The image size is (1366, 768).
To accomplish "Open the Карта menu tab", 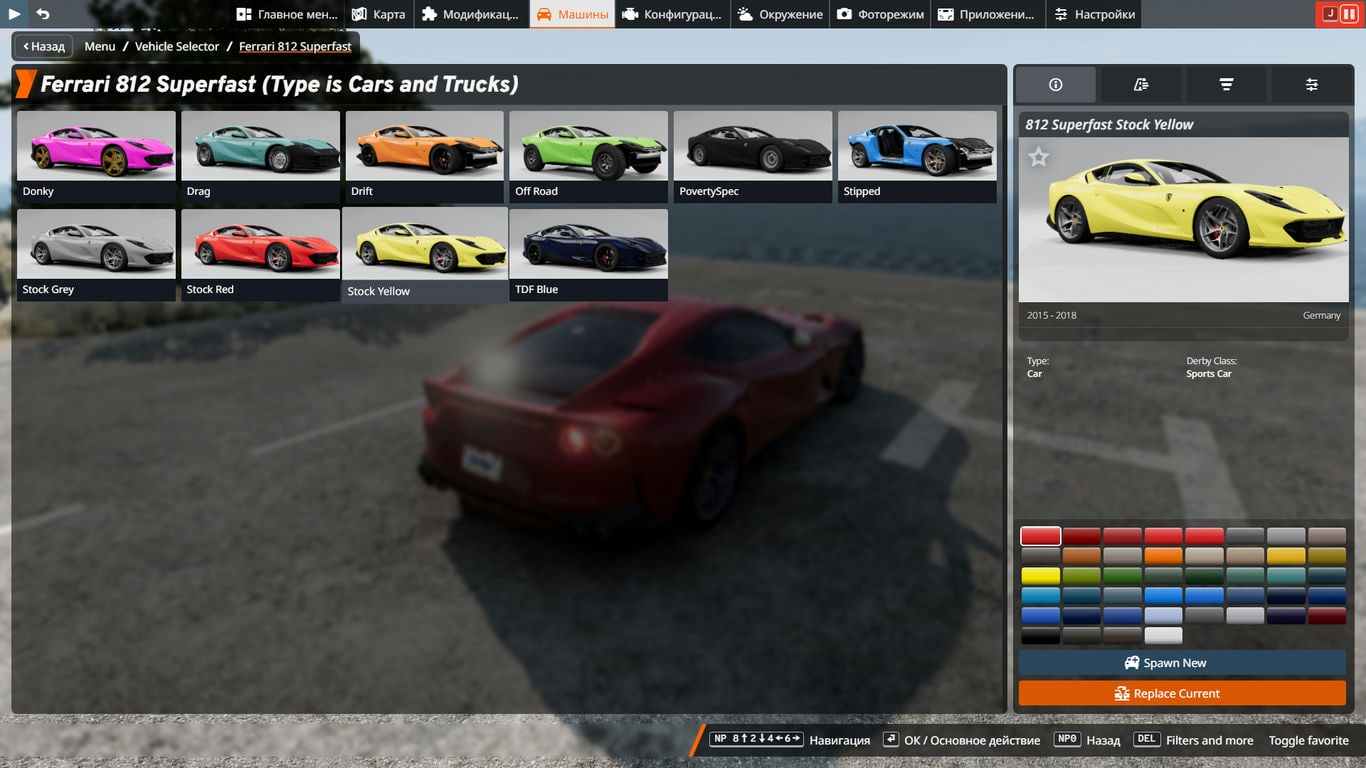I will (379, 14).
